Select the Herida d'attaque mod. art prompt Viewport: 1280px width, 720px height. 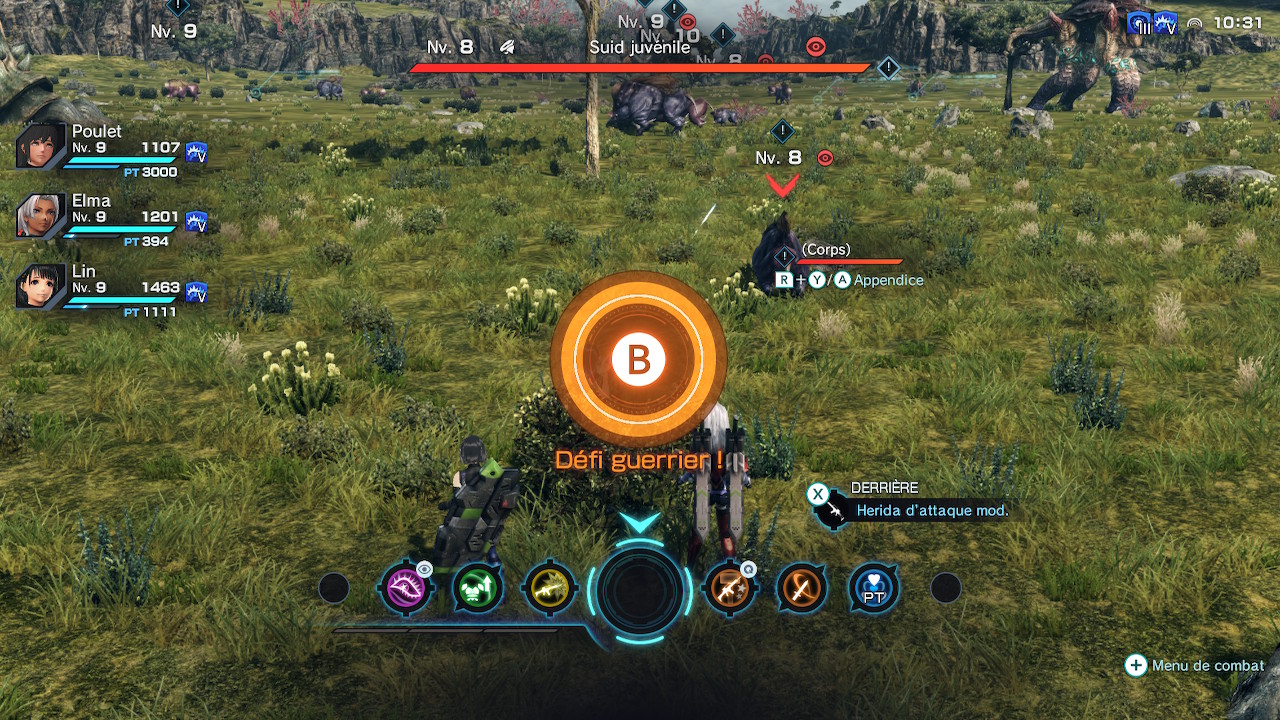coord(931,510)
